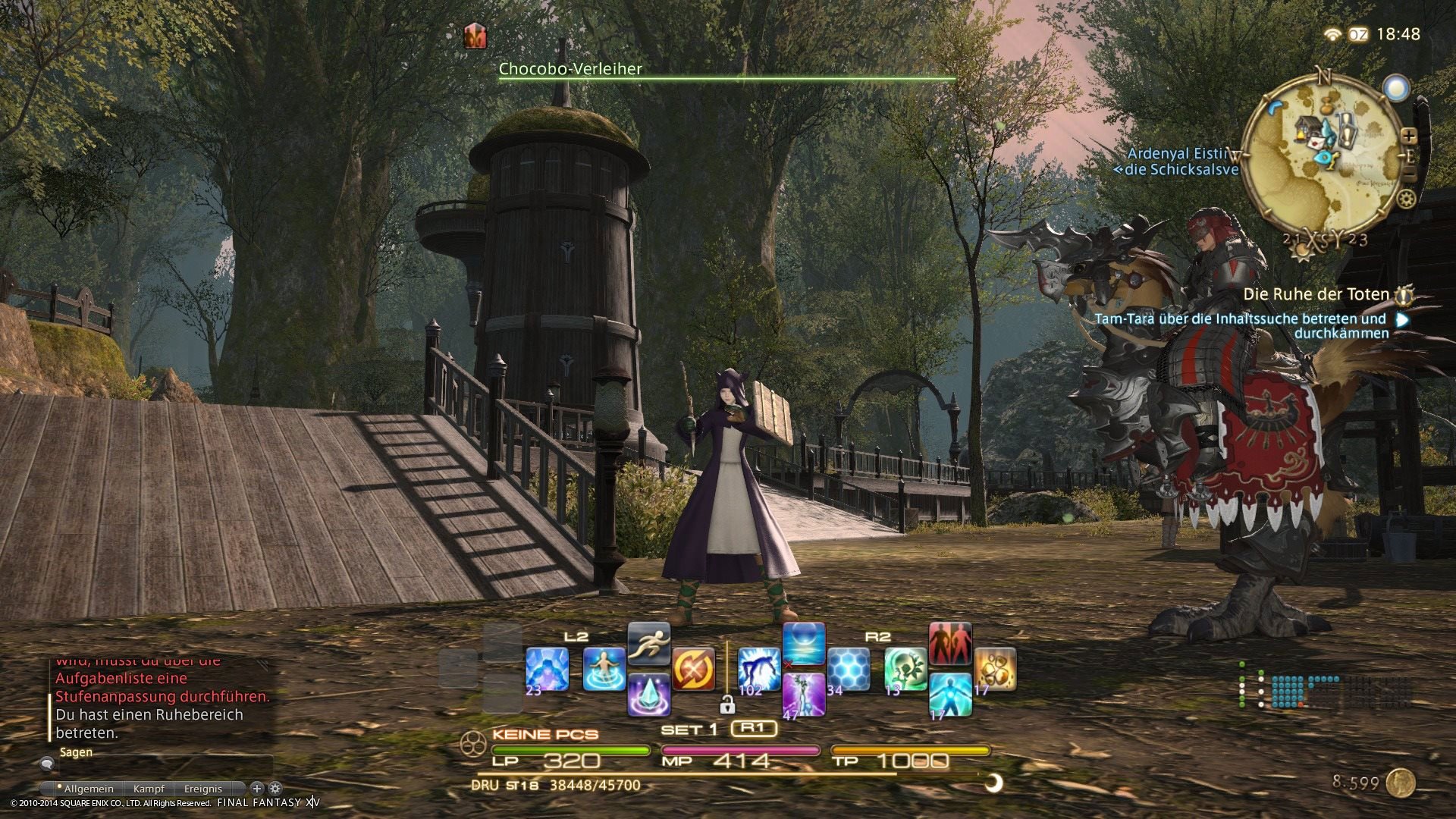Select the Allgemein chat tab
Screen dimensions: 1456x819
(89, 789)
